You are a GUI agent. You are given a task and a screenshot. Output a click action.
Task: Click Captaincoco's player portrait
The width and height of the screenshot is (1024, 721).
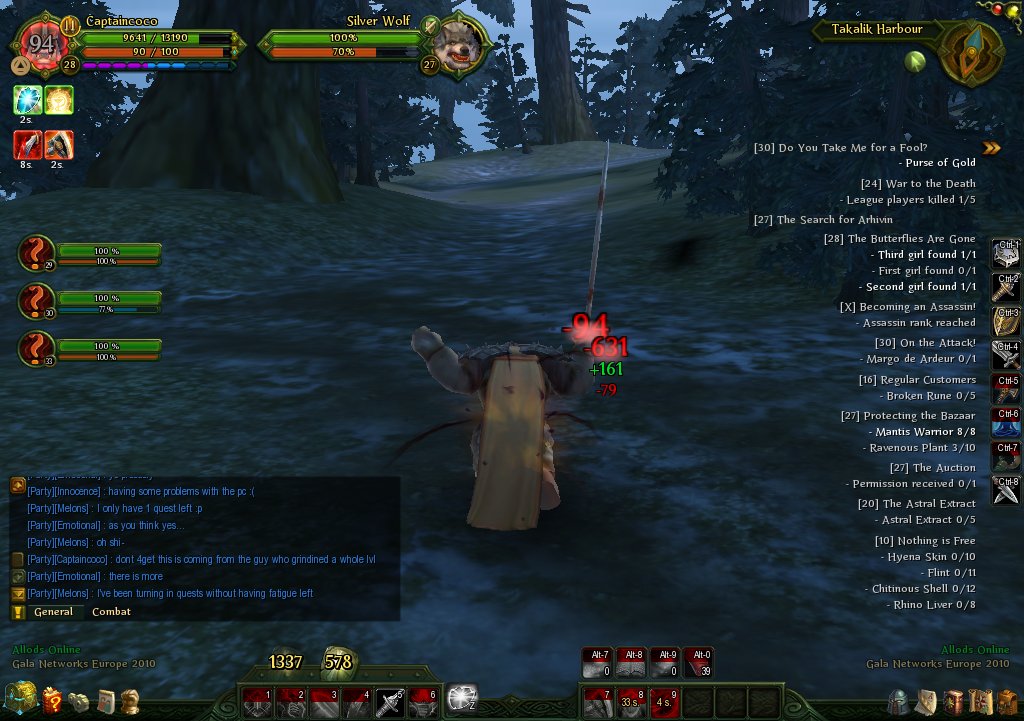click(42, 44)
